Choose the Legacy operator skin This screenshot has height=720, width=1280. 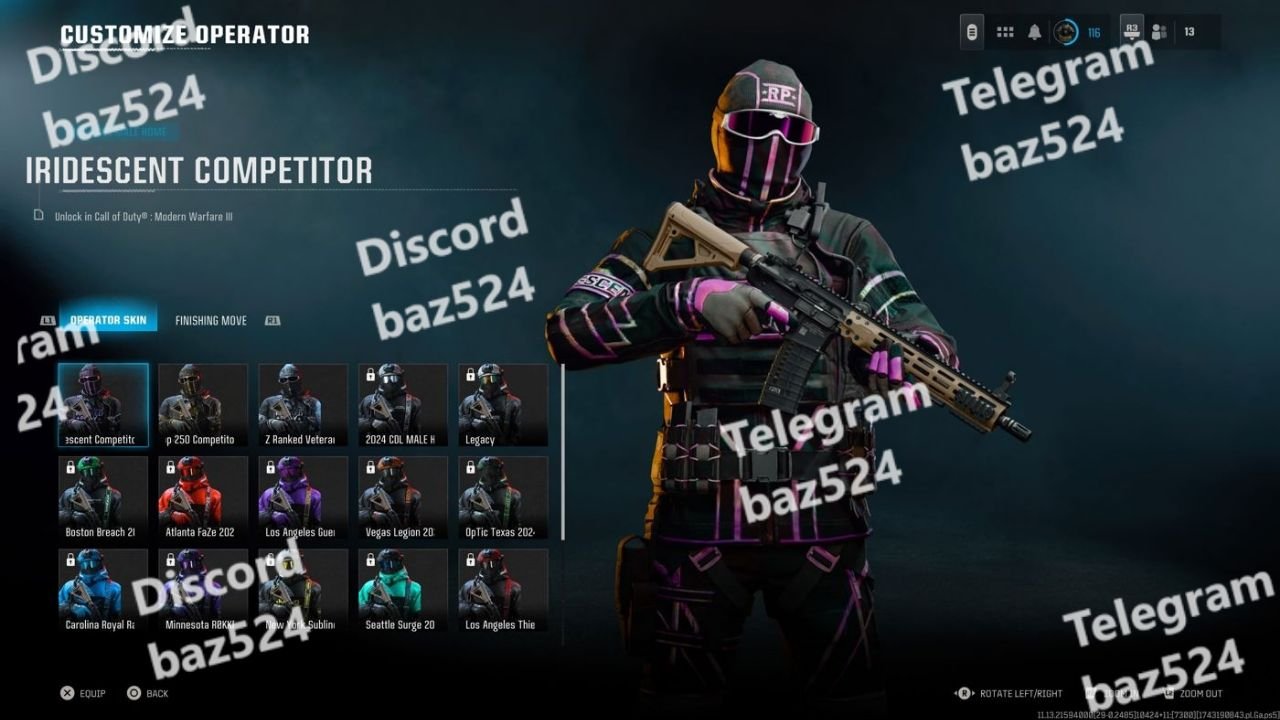click(503, 404)
